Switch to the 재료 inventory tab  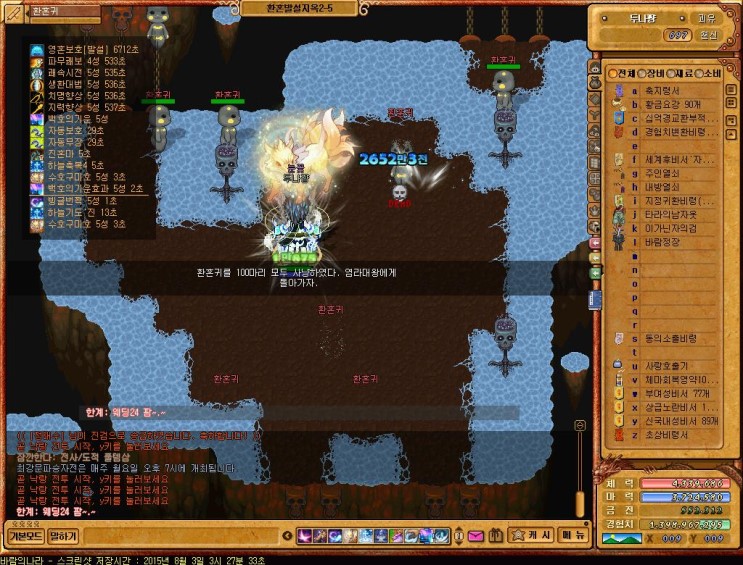point(682,73)
